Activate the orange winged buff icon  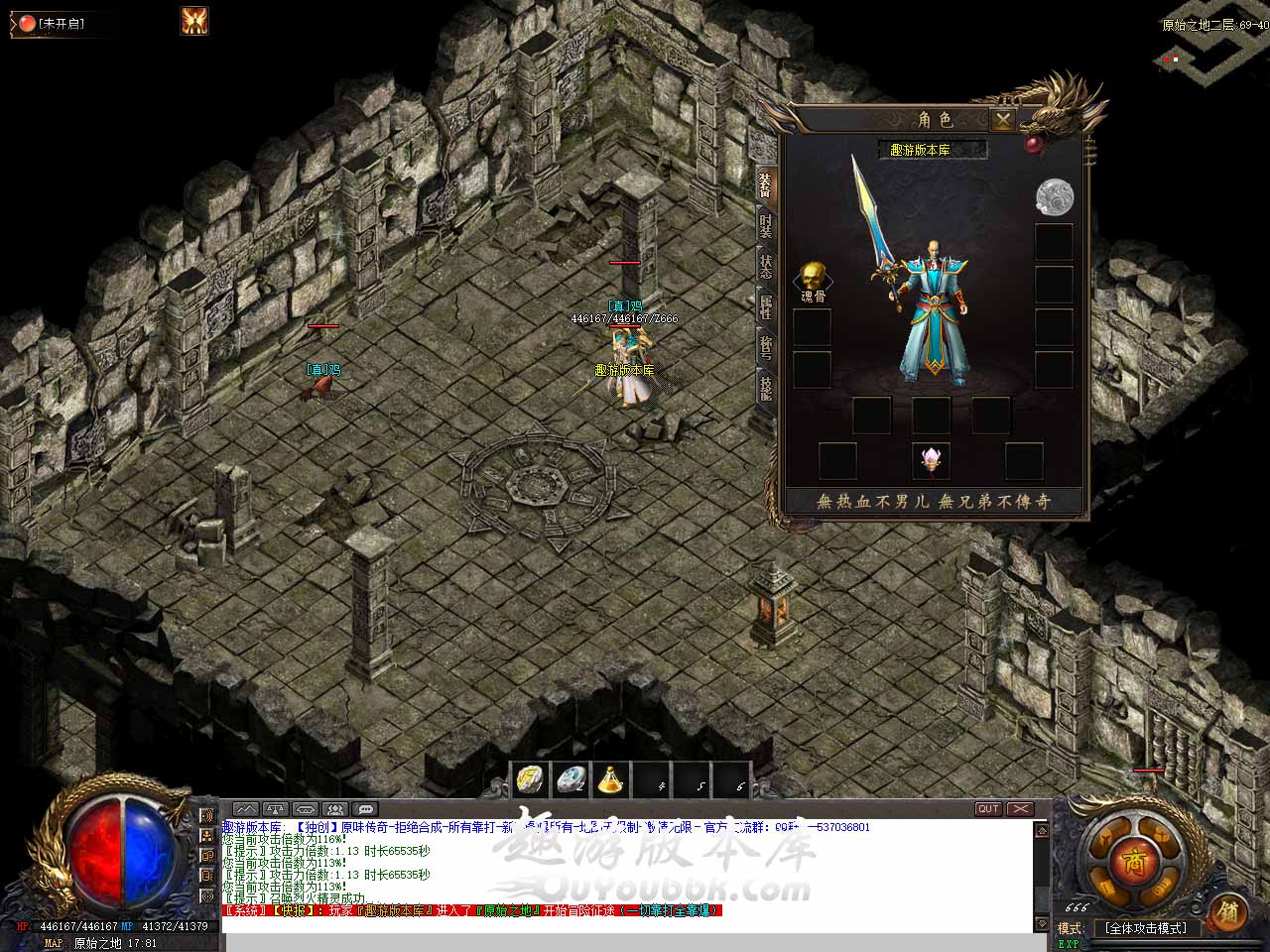194,21
